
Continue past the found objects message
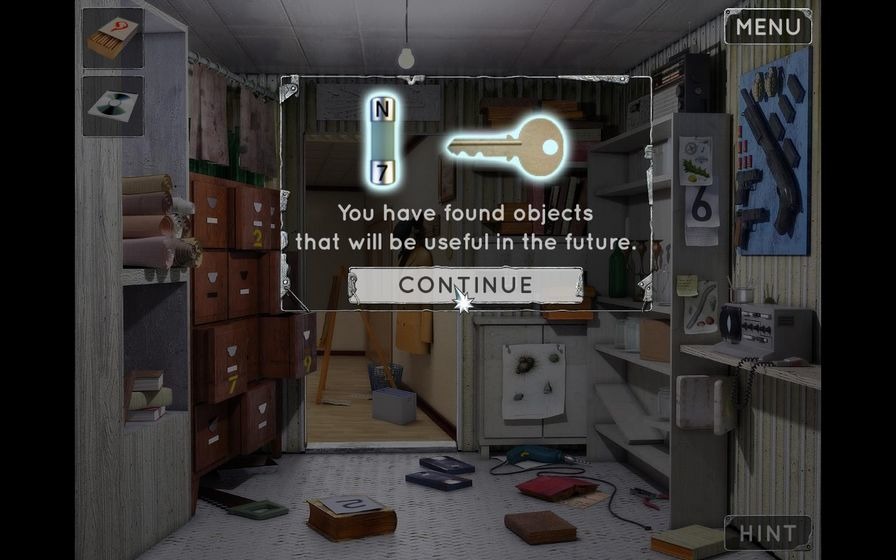(x=465, y=285)
